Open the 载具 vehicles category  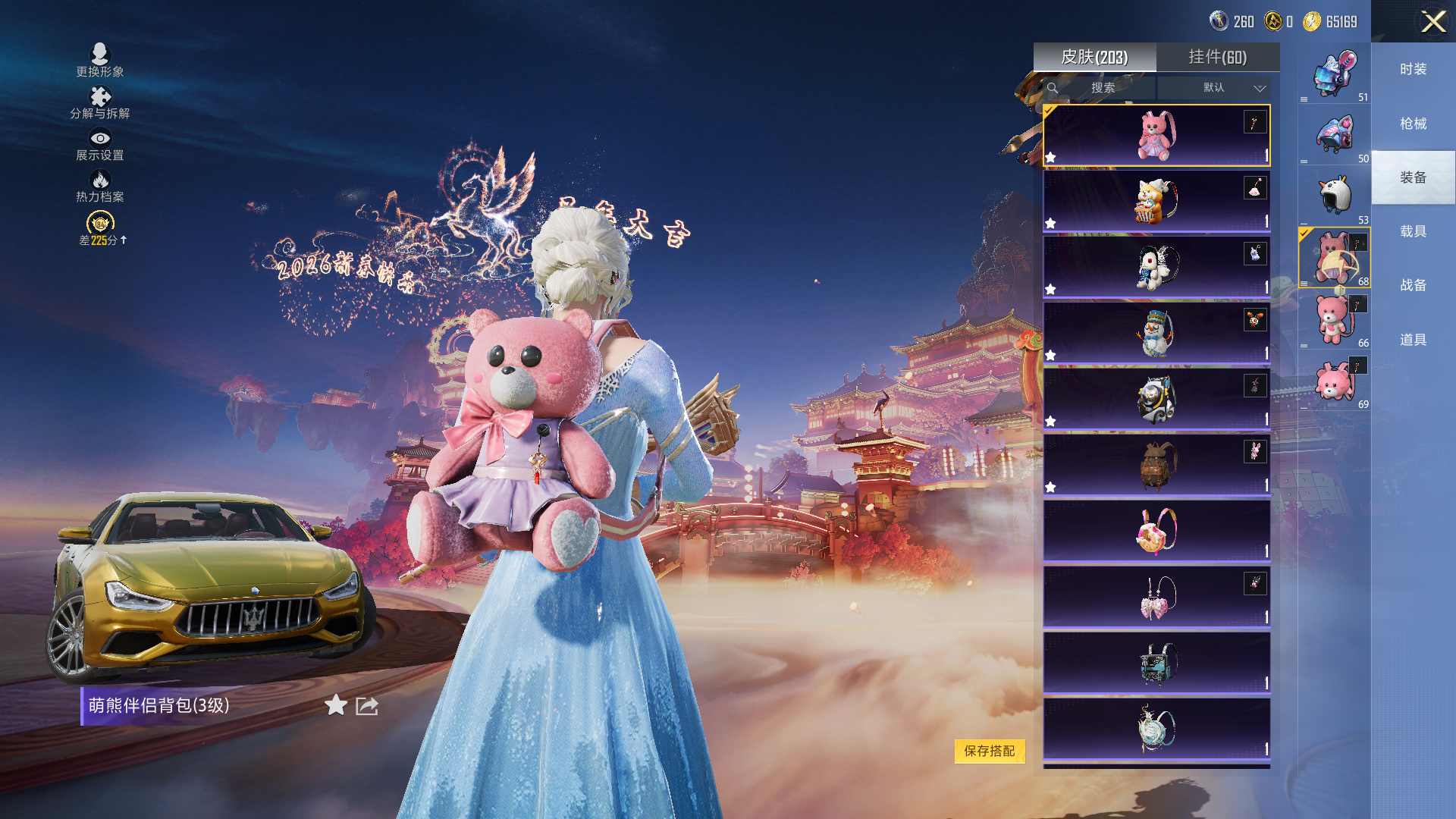click(1413, 231)
